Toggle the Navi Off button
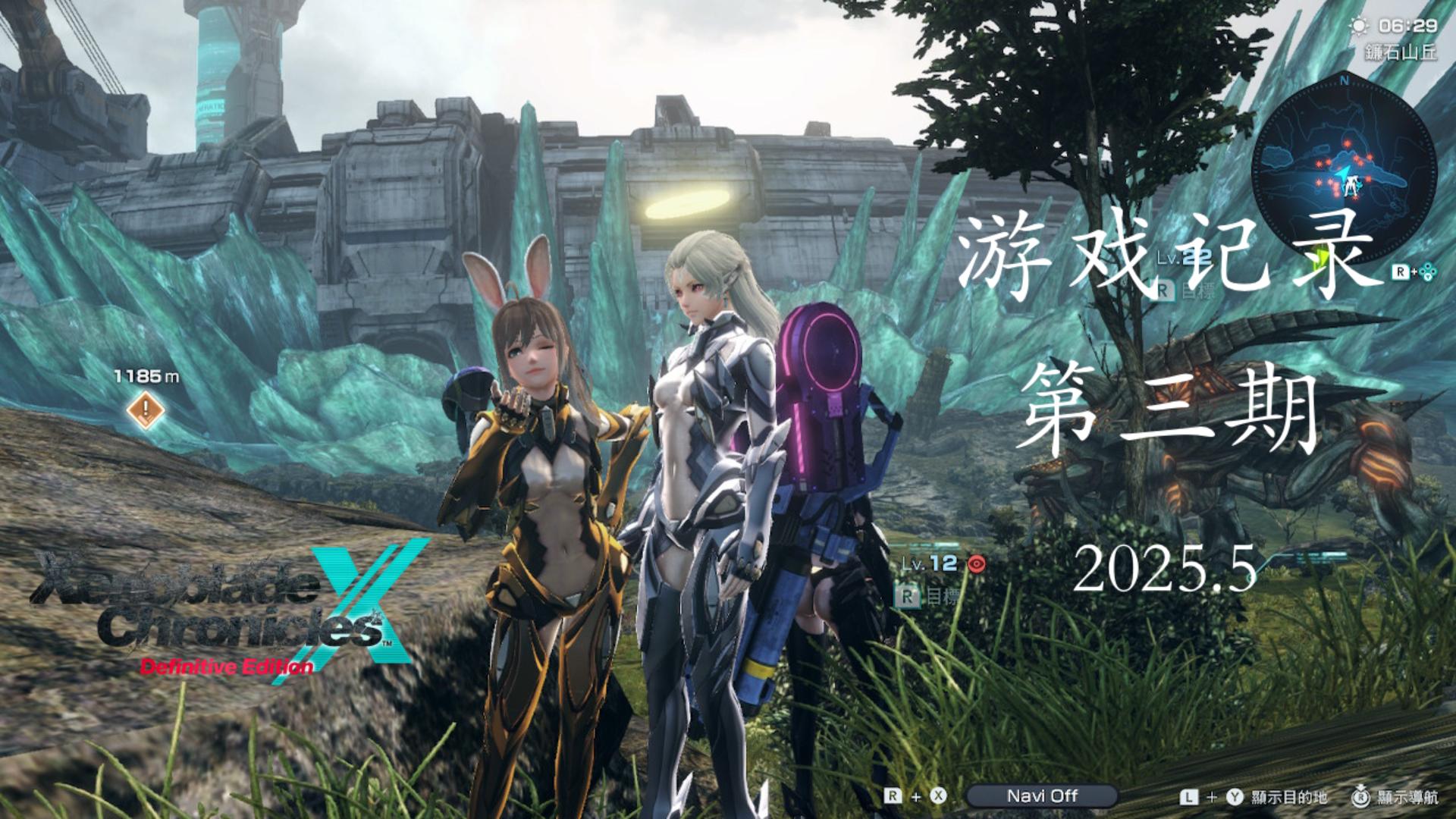1456x819 pixels. click(1041, 796)
